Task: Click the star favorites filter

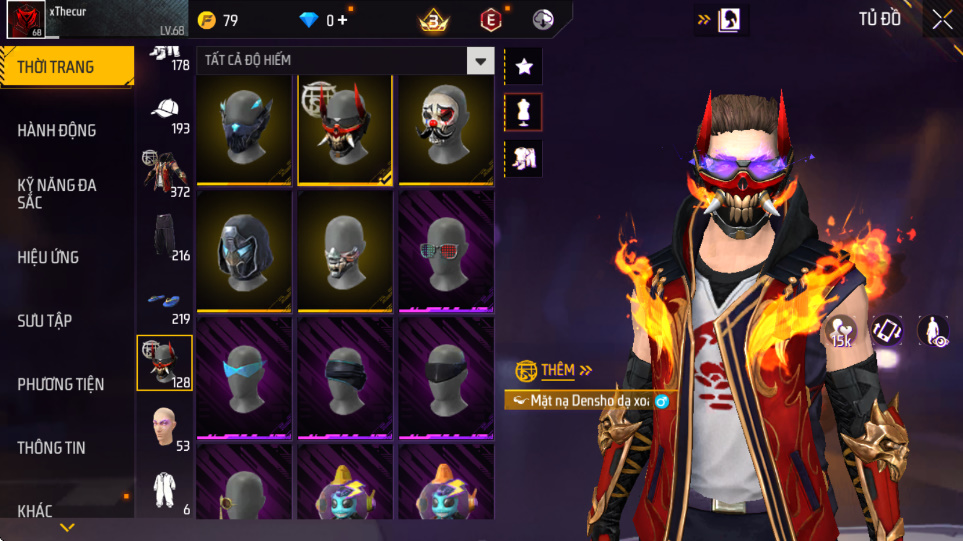Action: [x=524, y=67]
